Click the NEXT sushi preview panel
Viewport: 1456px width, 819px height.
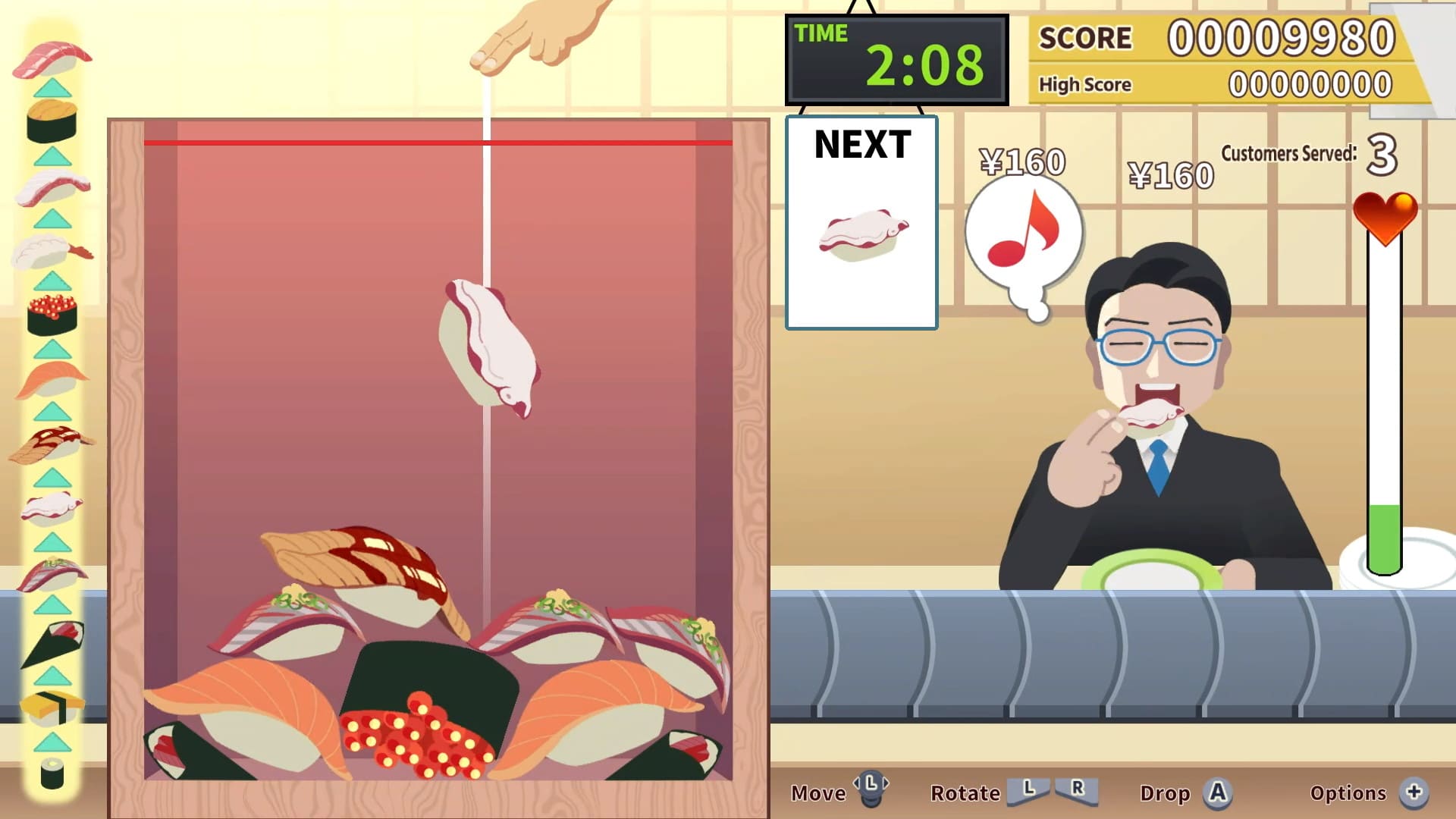861,220
